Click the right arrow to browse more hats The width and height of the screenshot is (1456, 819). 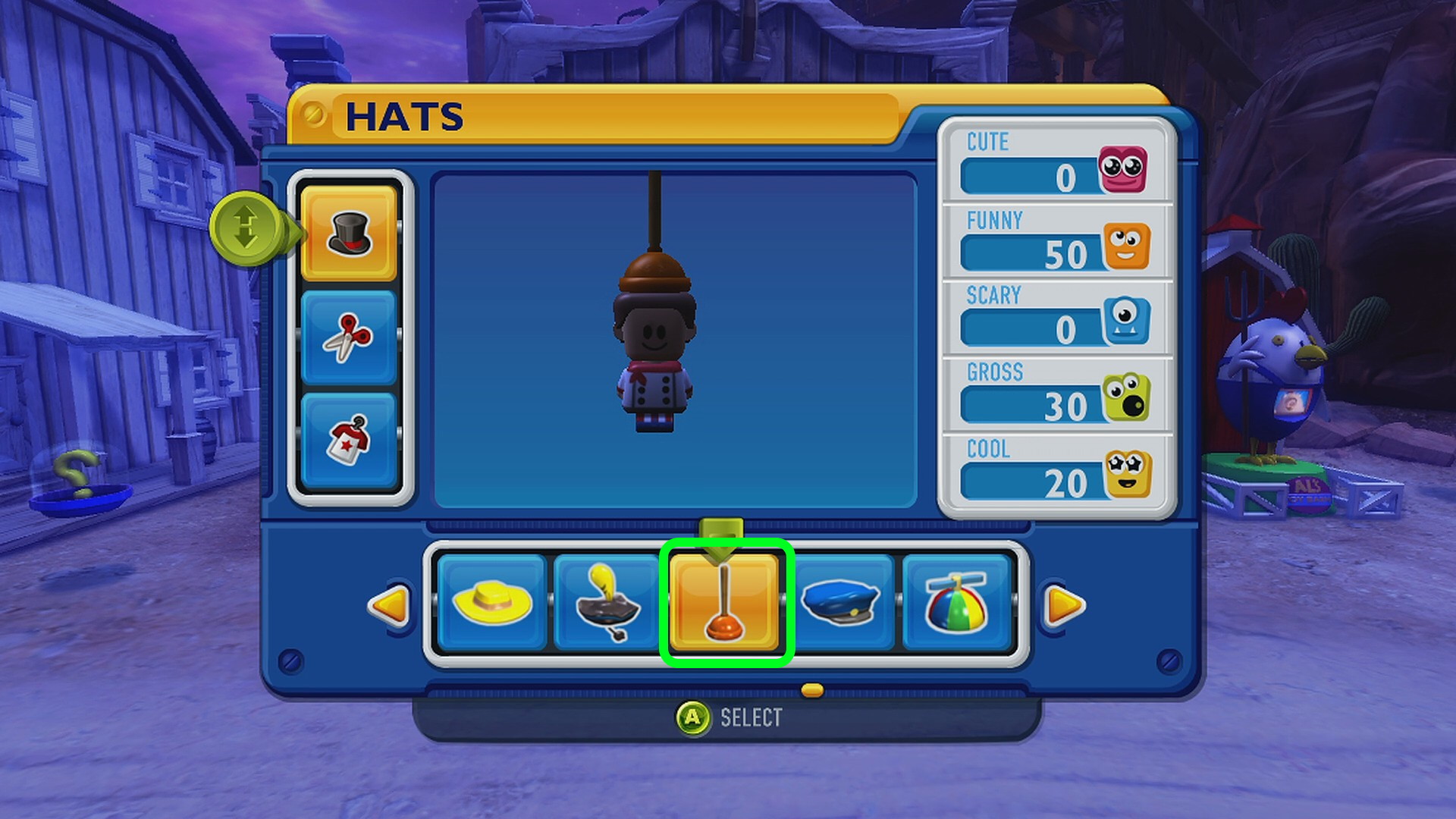[x=1064, y=605]
